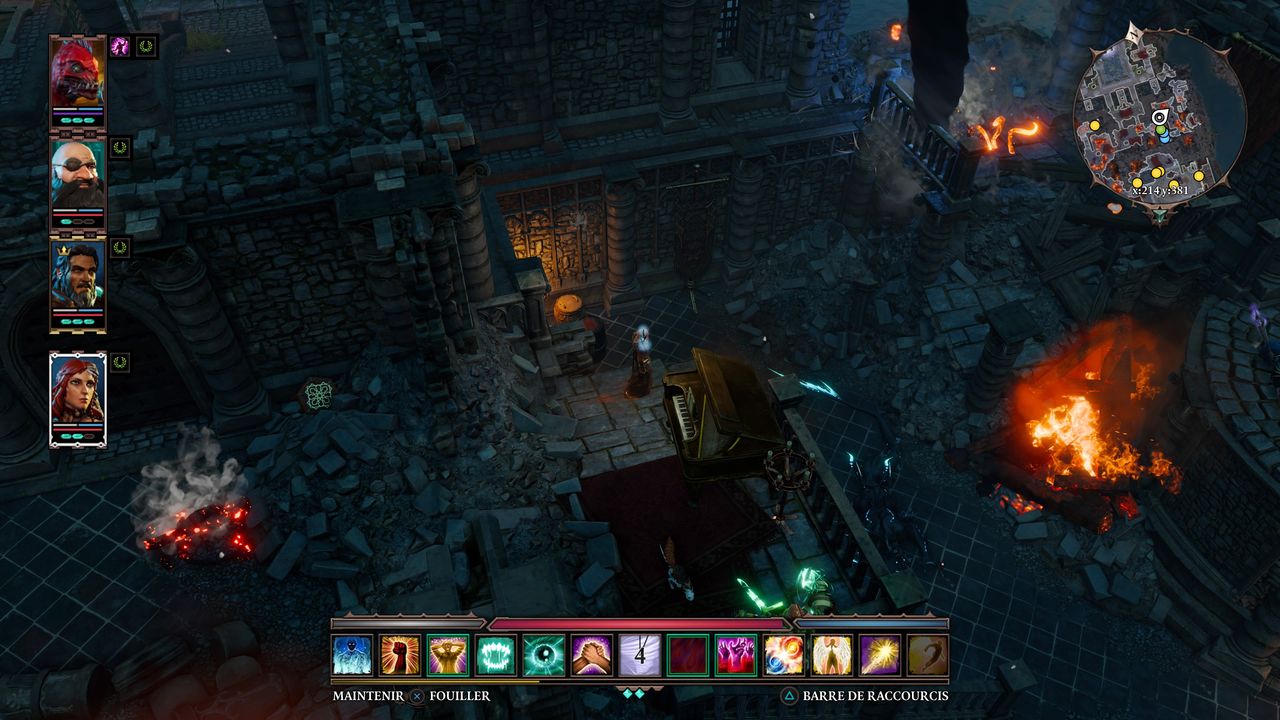Screen dimensions: 1280x720
Task: Select the skill on cooldown showing 4
Action: click(x=640, y=655)
